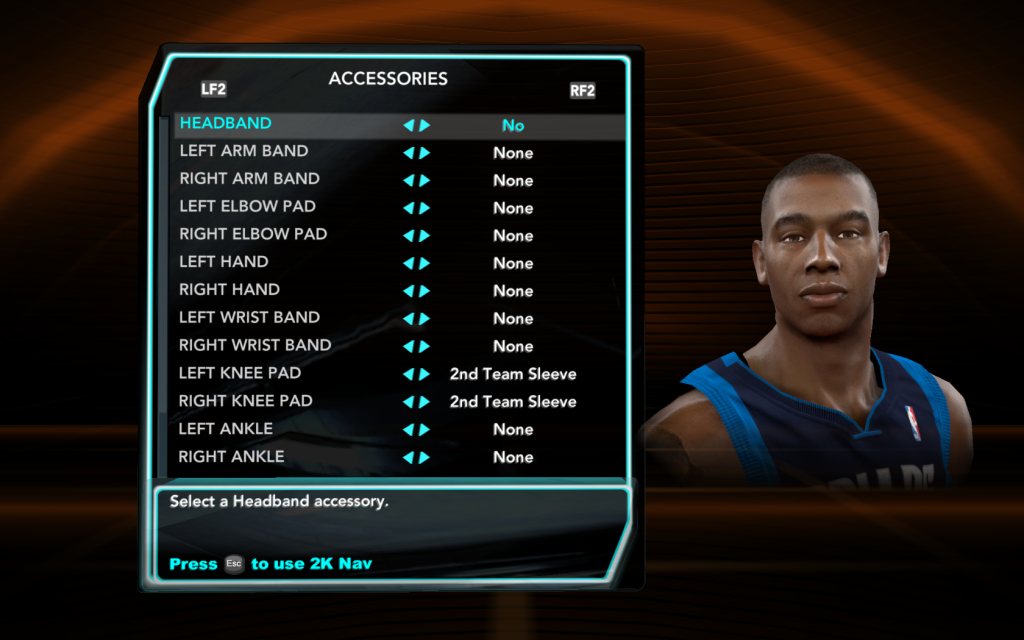Select the Right Hand accessory row
This screenshot has width=1024, height=640.
tap(230, 290)
